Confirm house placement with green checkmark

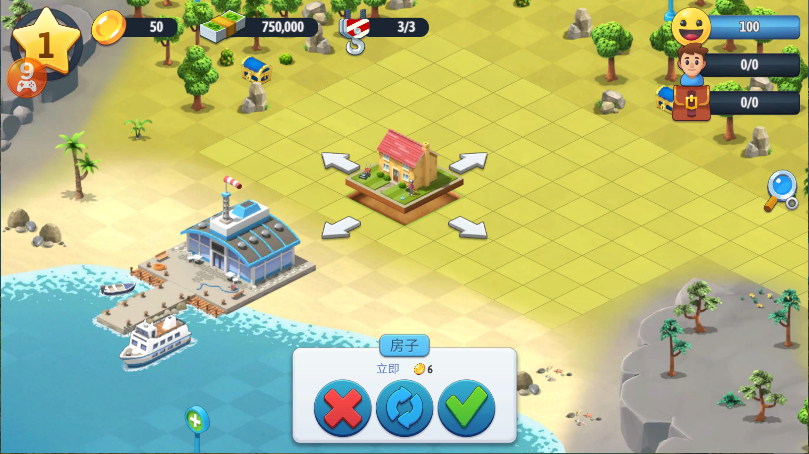[x=466, y=408]
